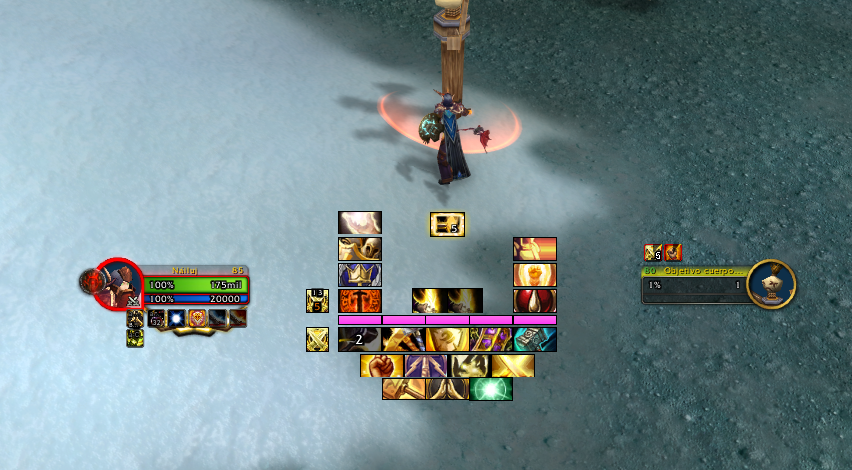Cast the teal stone hammer ability
This screenshot has width=852, height=470.
click(535, 340)
